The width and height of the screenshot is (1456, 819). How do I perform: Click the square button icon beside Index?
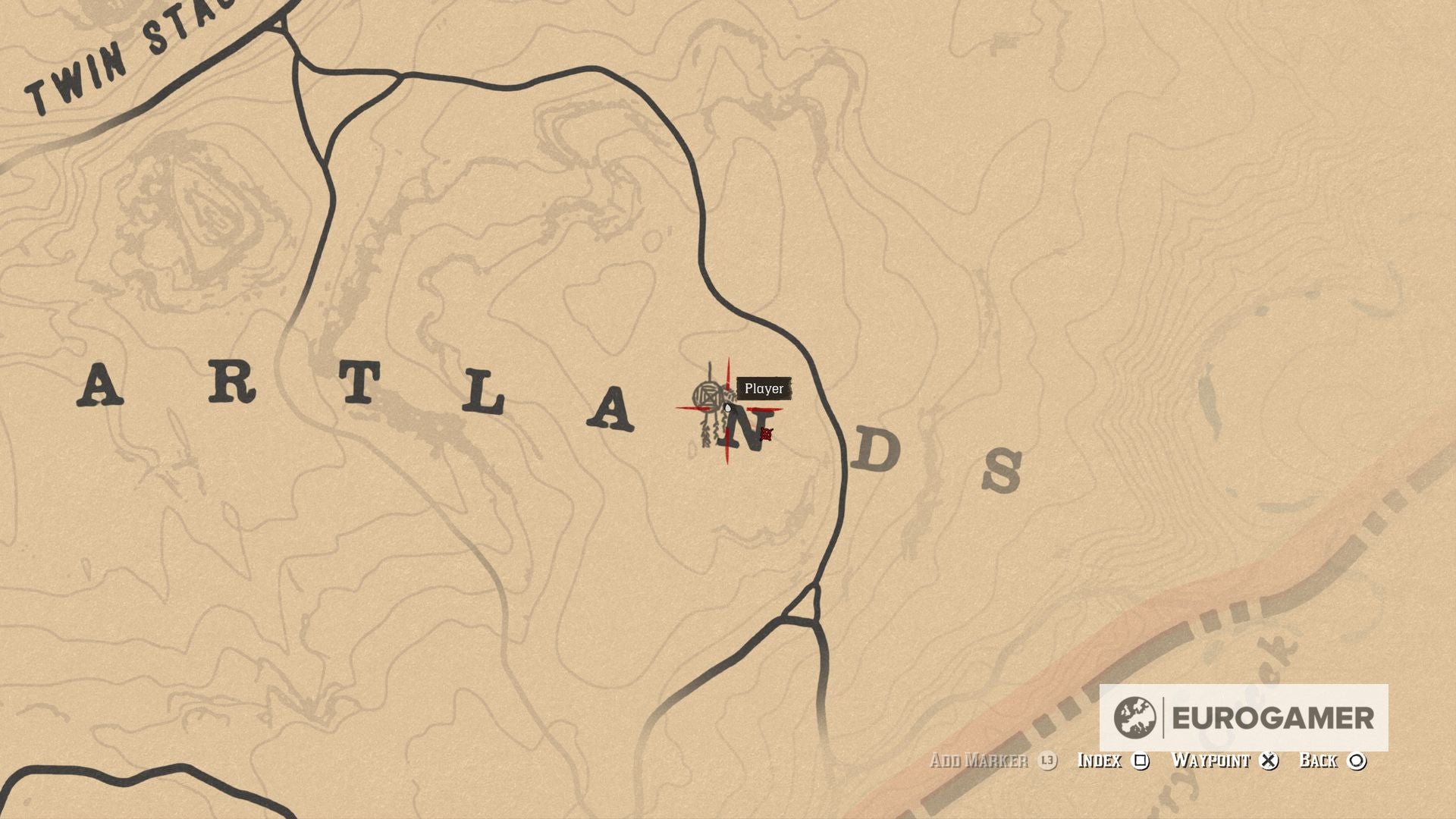click(1140, 761)
